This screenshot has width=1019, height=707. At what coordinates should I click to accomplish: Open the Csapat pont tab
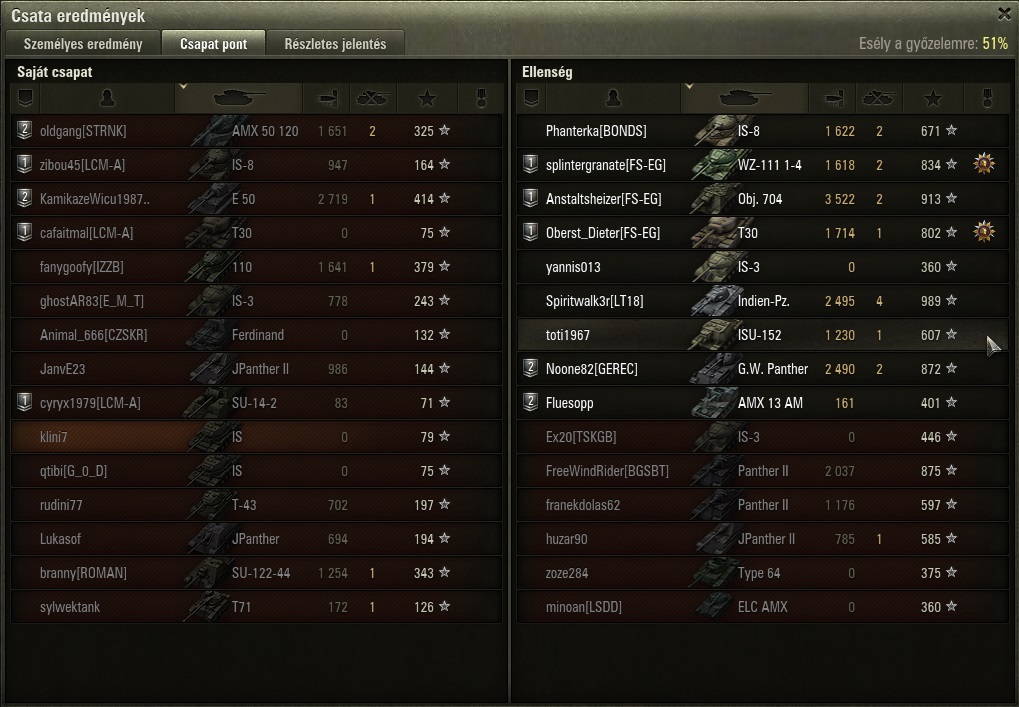tap(213, 44)
